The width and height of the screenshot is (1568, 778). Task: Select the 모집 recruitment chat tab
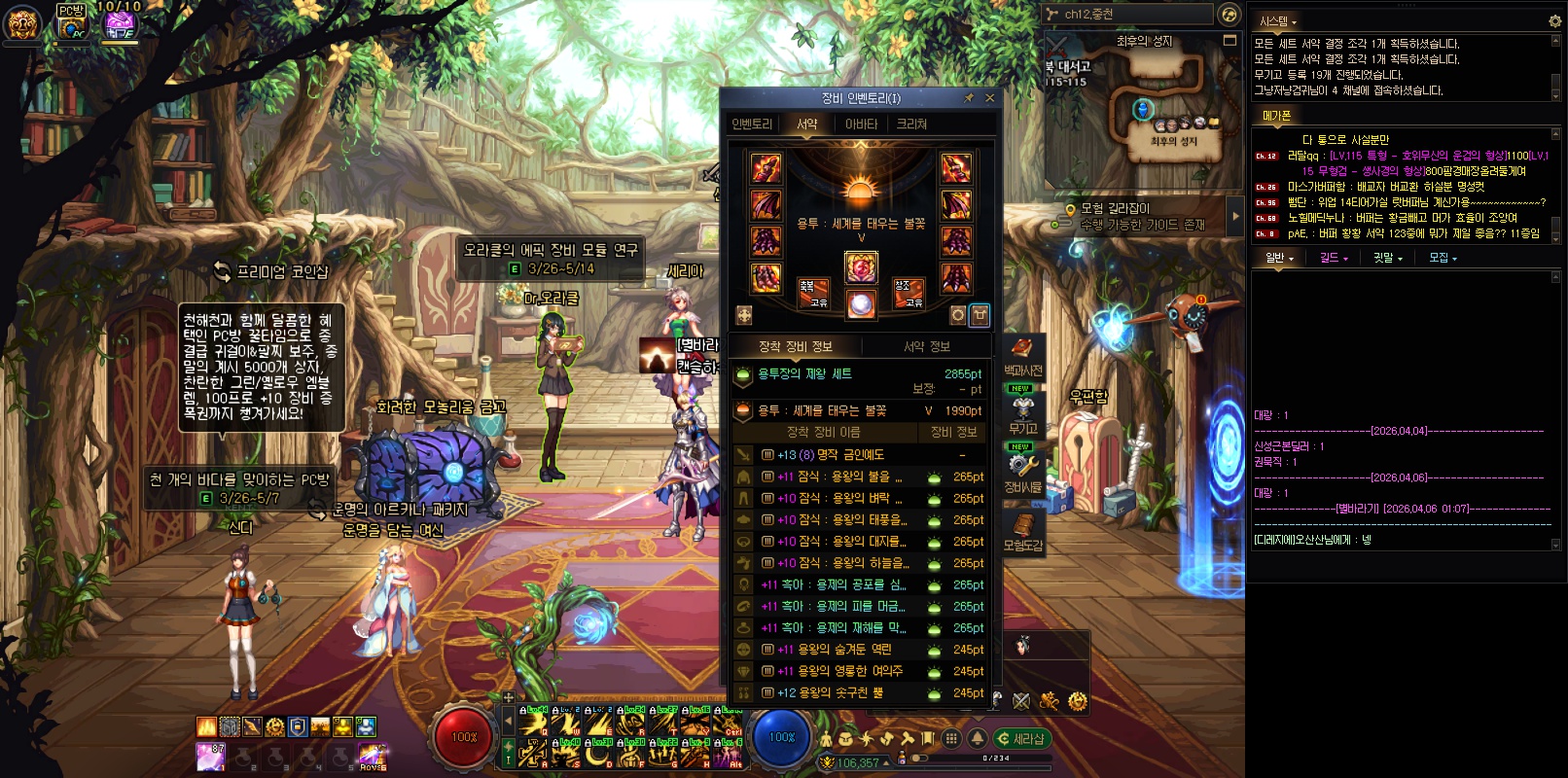[1443, 259]
